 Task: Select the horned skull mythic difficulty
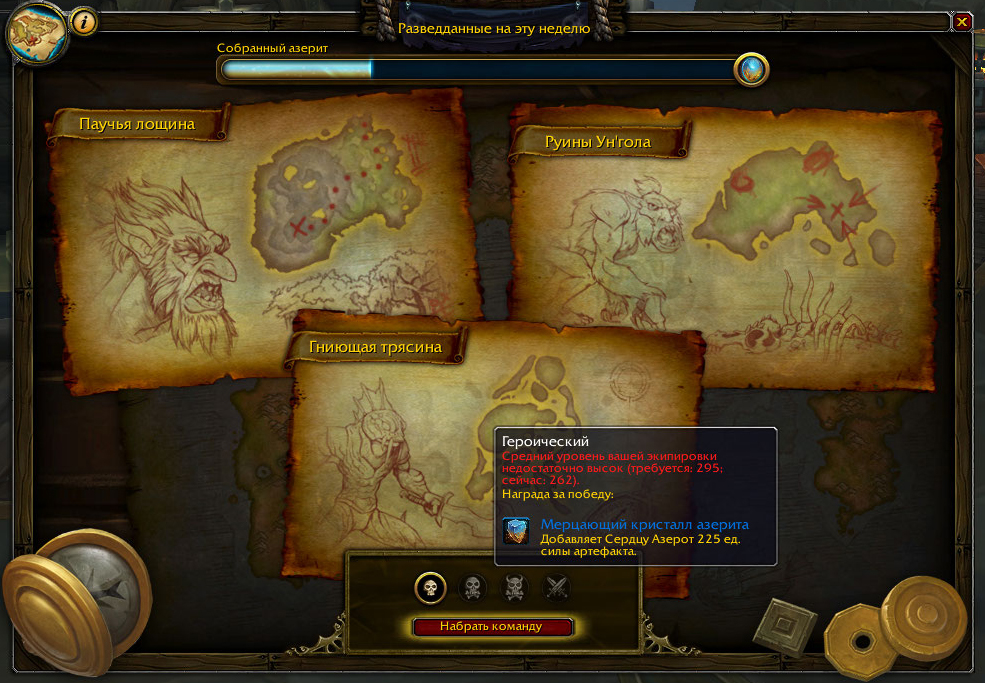[x=514, y=588]
